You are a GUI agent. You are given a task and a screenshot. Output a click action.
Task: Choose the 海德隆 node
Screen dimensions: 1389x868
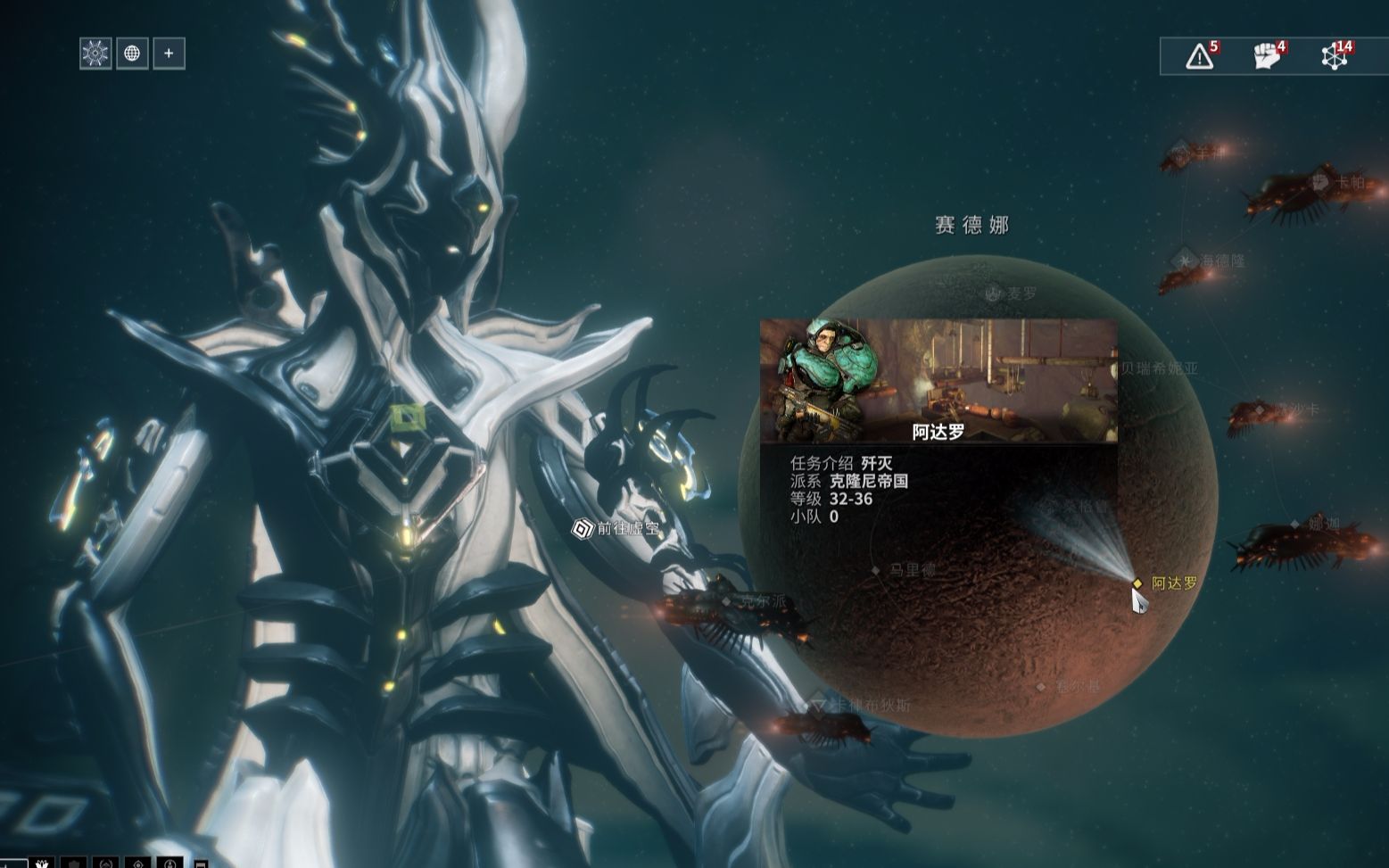tap(1186, 260)
